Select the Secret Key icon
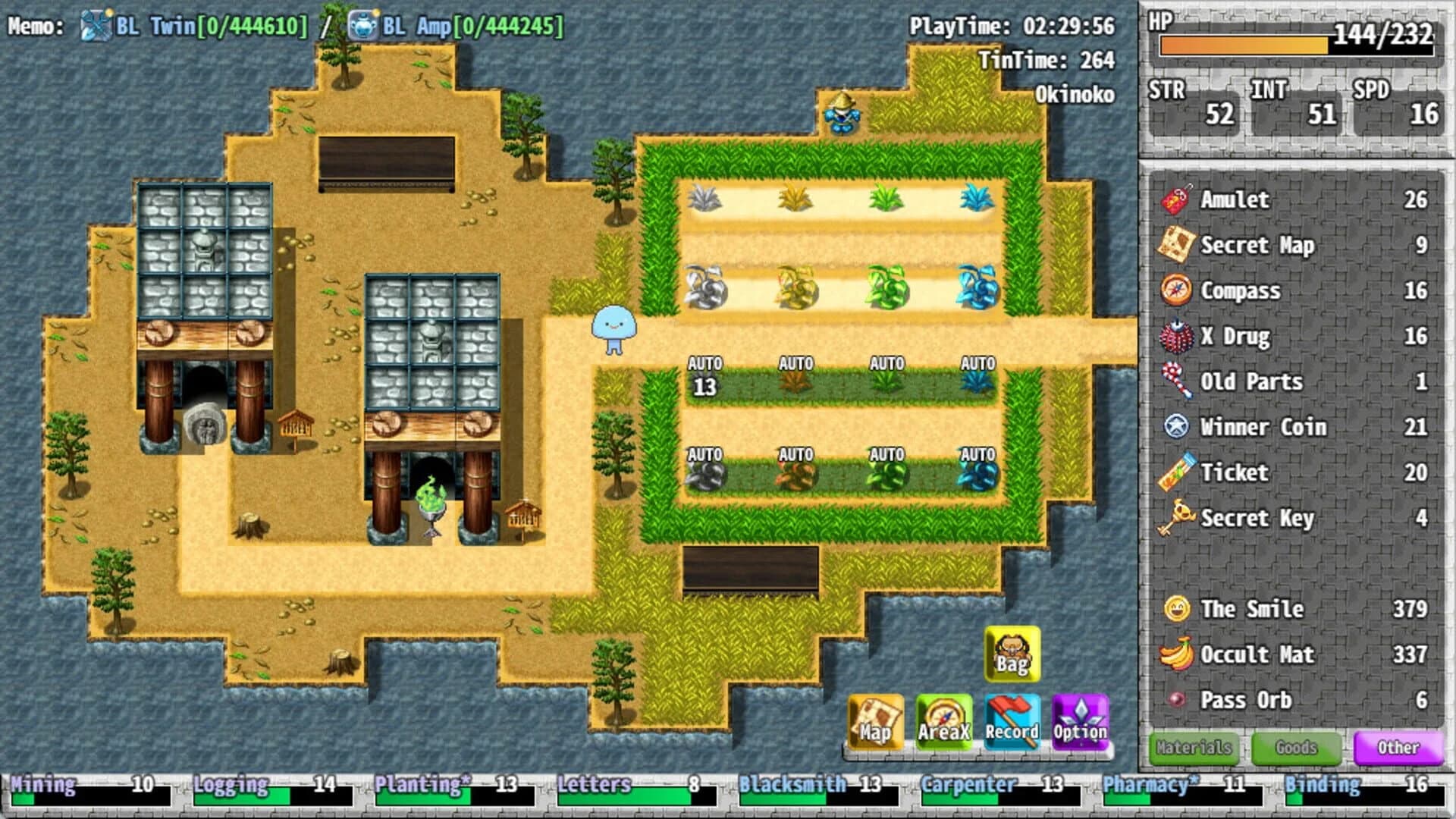Screen dimensions: 1456x819 (x=1177, y=518)
